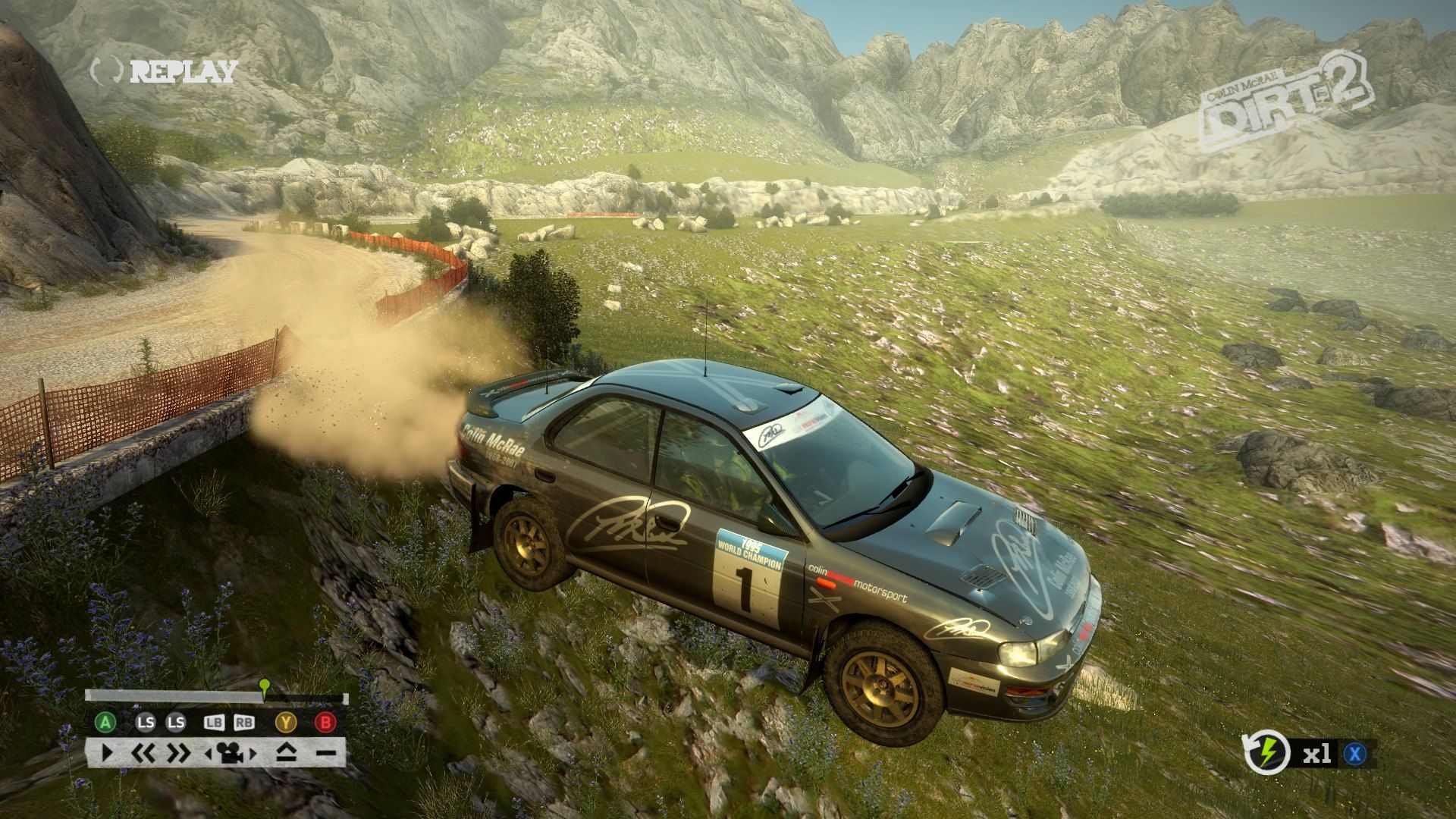Click the replay play button
Screen dimensions: 1456x819
coord(107,753)
